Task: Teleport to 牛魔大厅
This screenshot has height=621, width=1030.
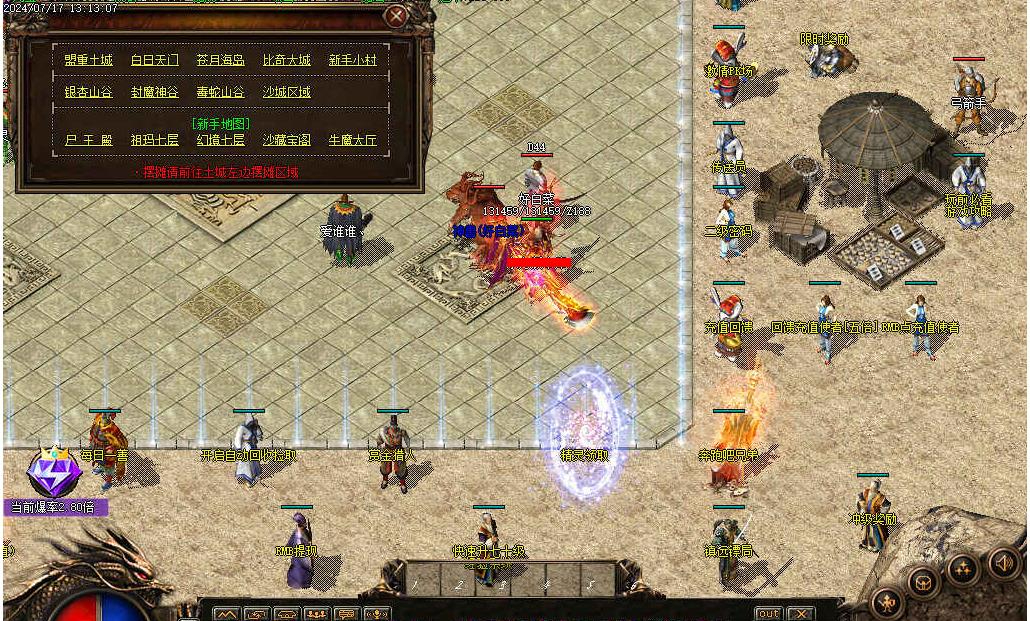Action: [x=353, y=140]
